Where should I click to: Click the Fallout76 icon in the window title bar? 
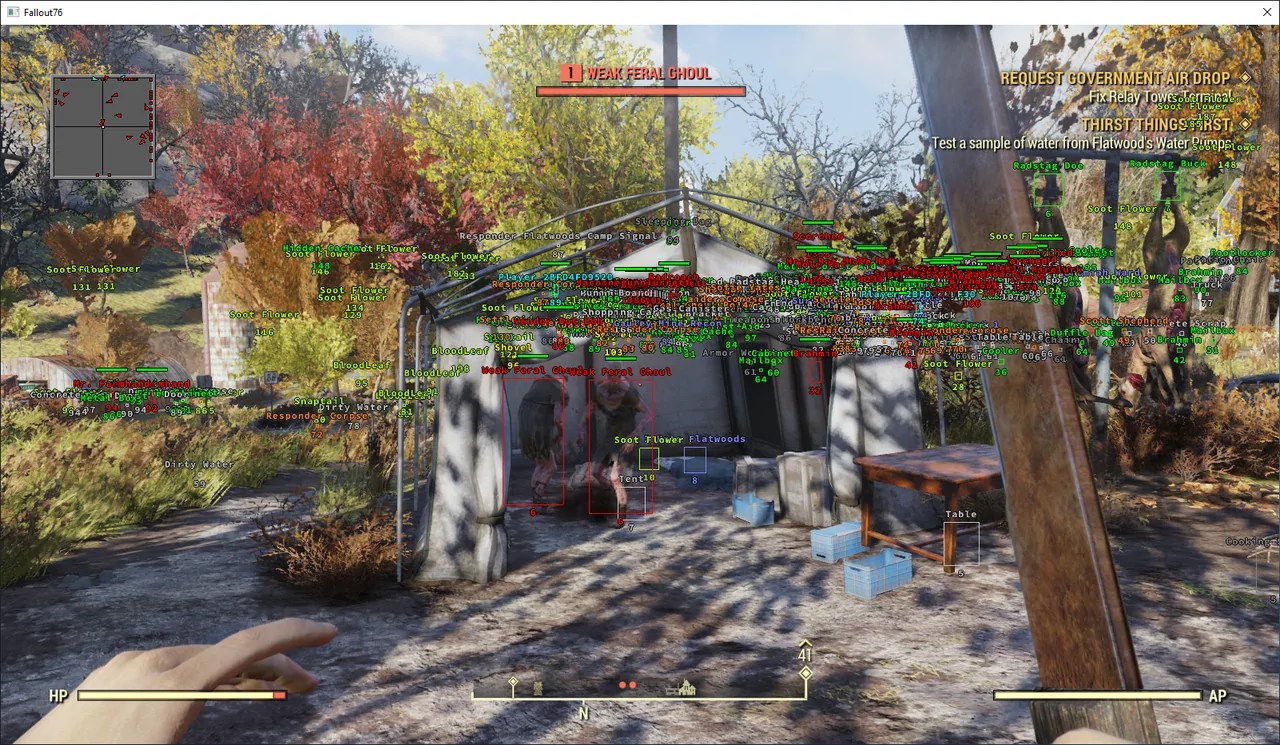click(12, 11)
